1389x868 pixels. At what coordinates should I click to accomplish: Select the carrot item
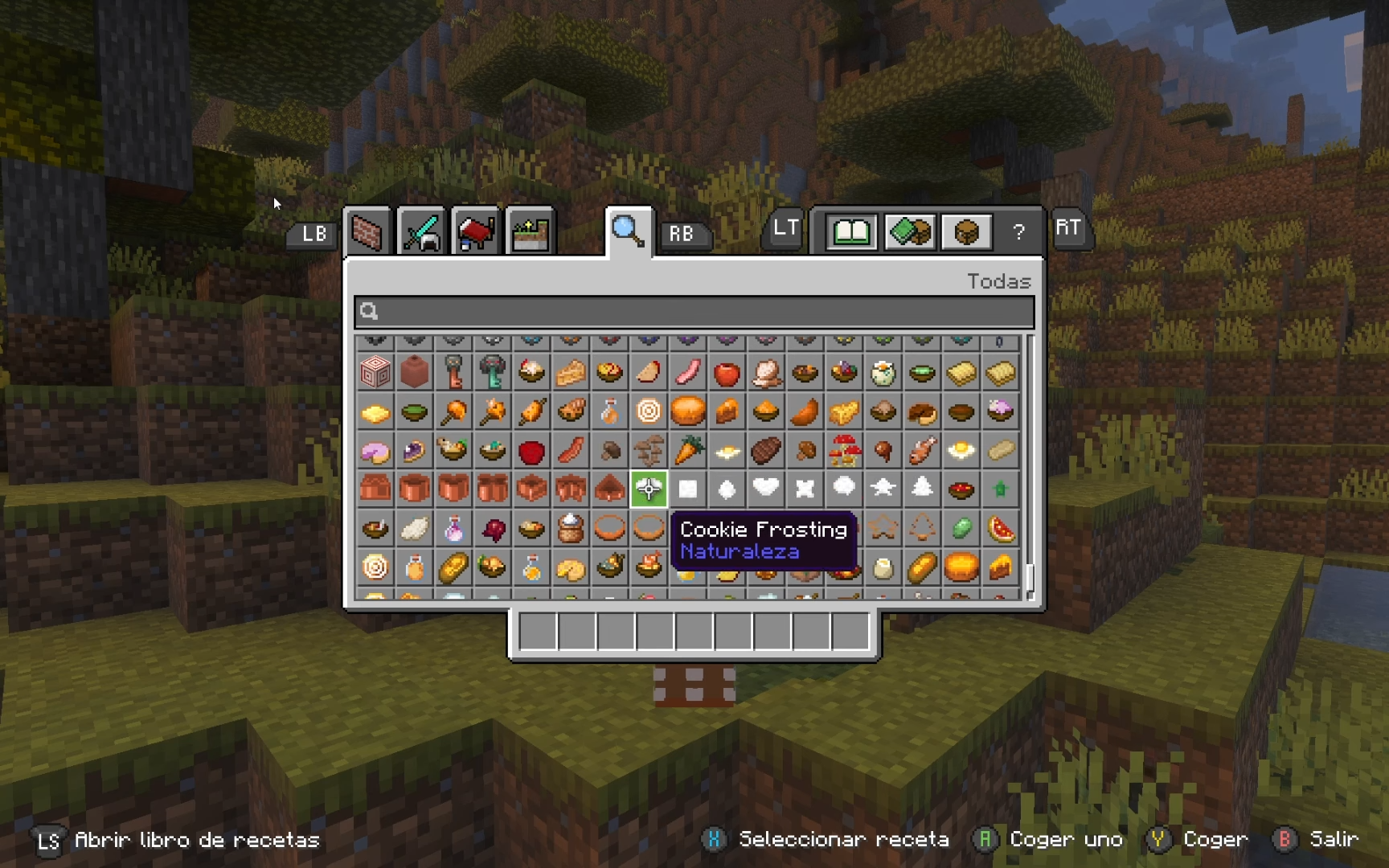click(x=688, y=451)
